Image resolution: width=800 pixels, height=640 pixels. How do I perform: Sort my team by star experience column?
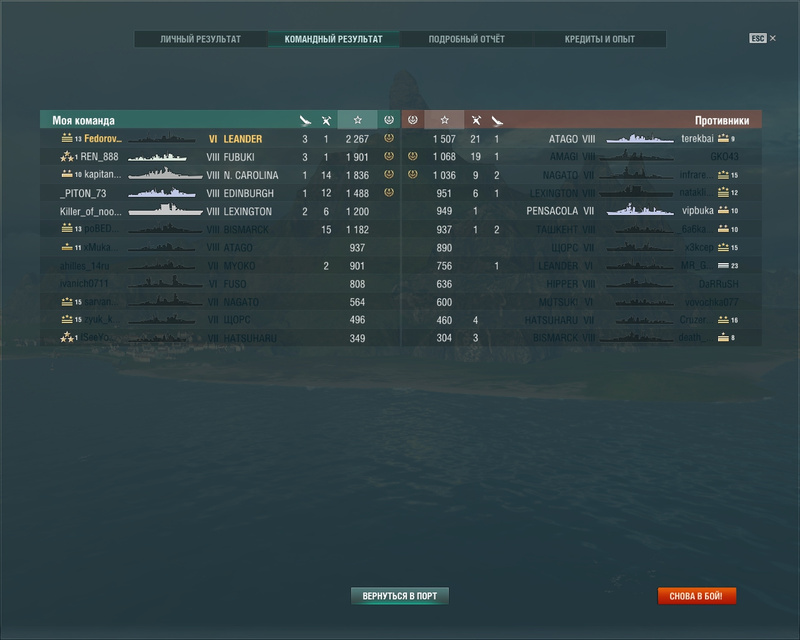click(x=357, y=120)
